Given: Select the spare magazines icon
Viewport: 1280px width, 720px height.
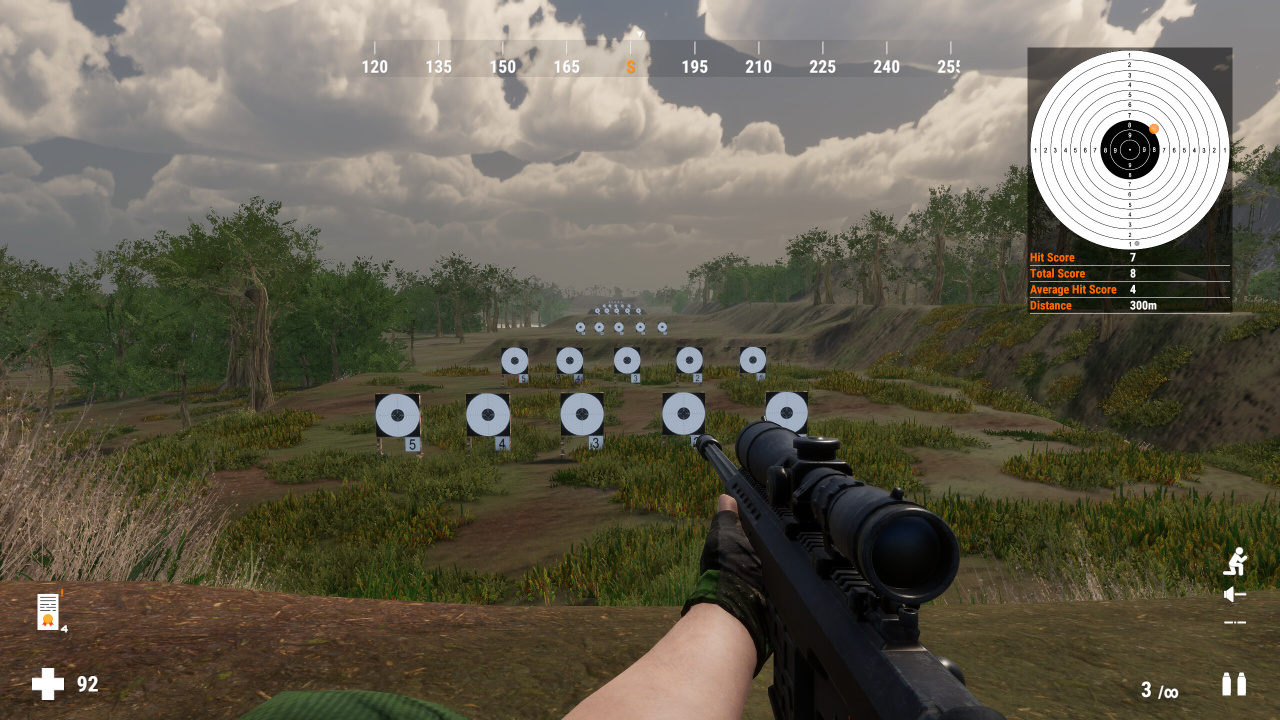Looking at the screenshot, I should pos(1234,684).
